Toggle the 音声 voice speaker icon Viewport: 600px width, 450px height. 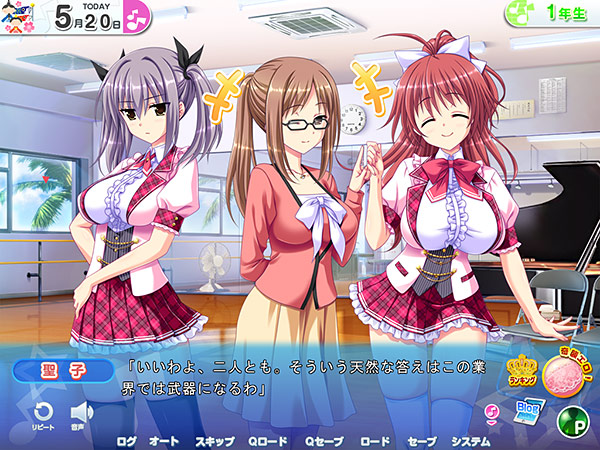tap(82, 415)
